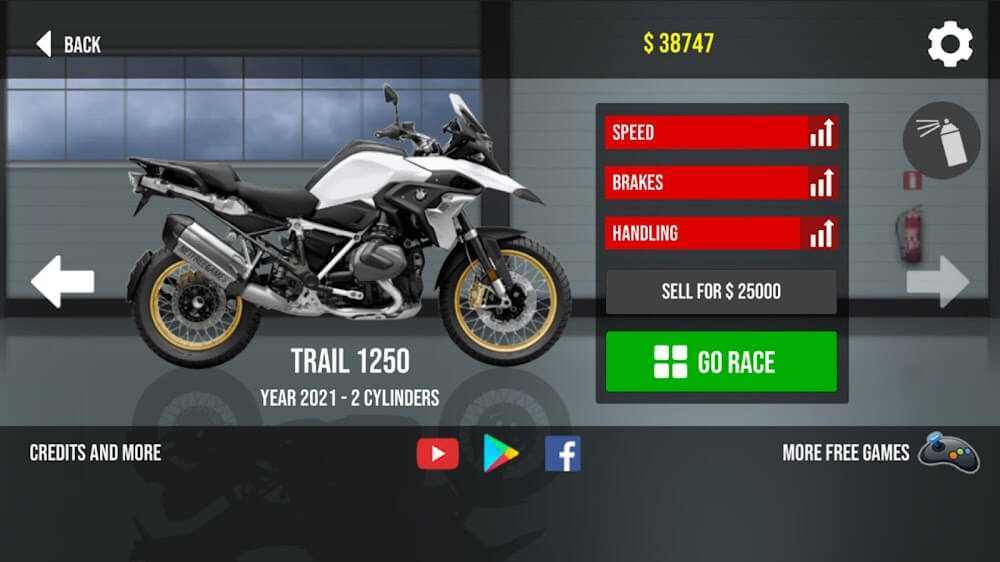Show the previous bike with left arrow
The image size is (1000, 562).
coord(62,282)
